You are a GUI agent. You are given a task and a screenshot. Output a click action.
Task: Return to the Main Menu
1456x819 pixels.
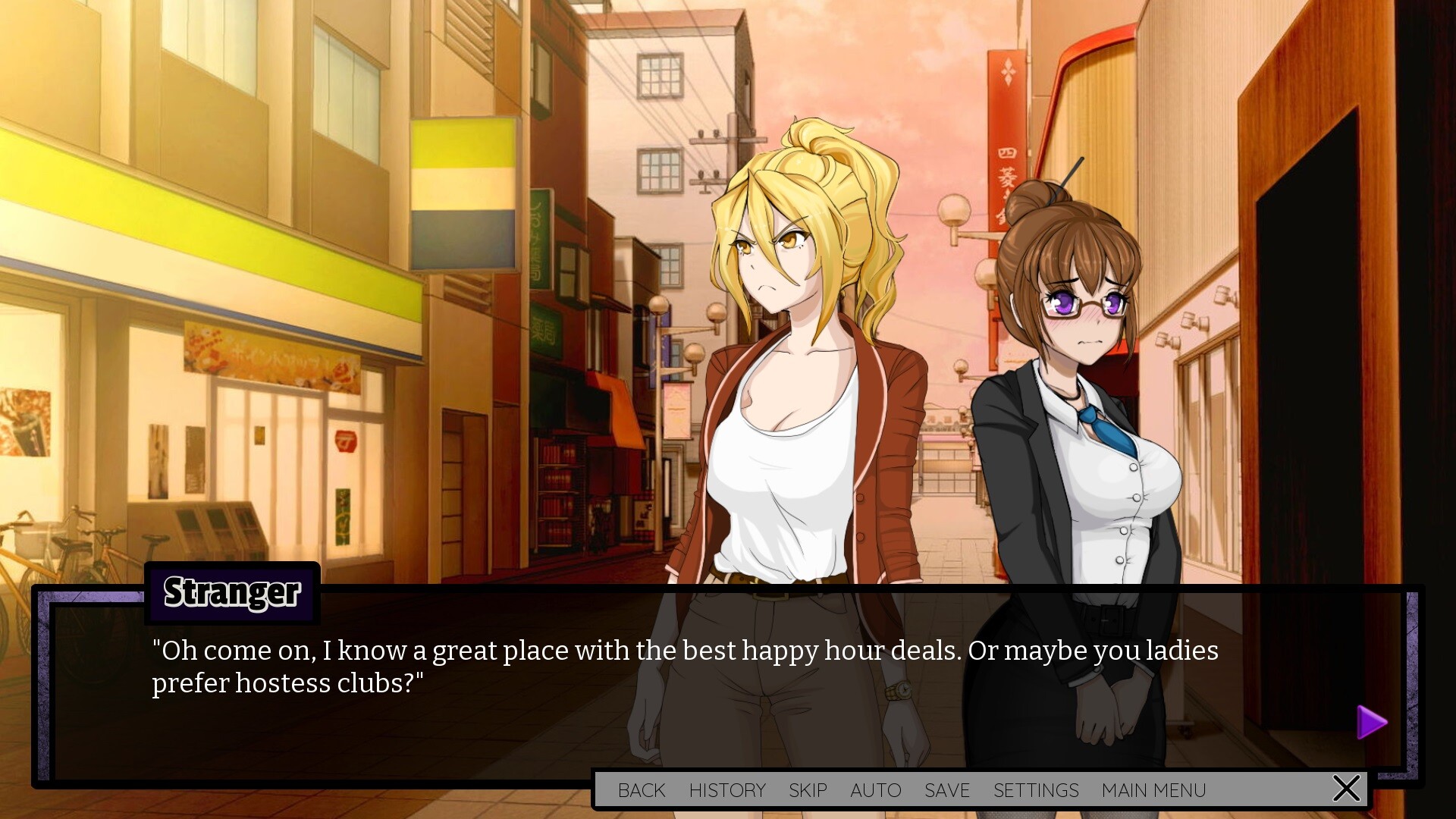(1153, 790)
